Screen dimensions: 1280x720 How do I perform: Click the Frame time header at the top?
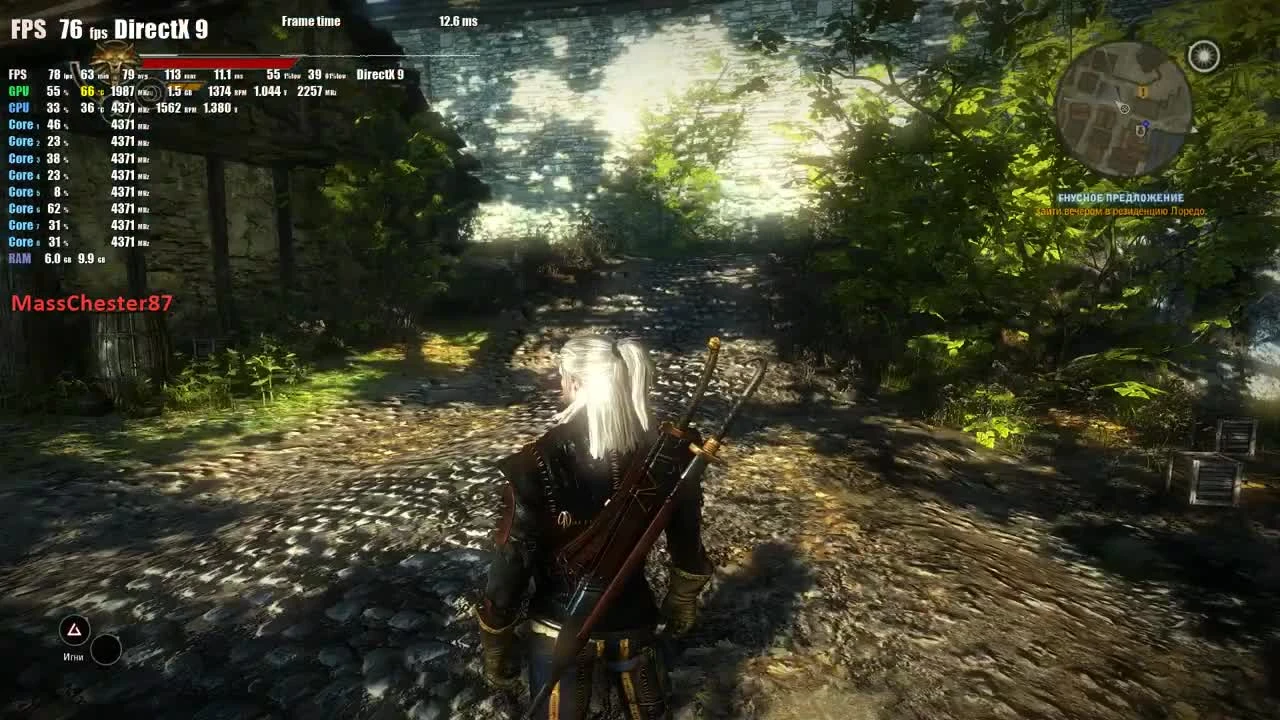coord(311,20)
